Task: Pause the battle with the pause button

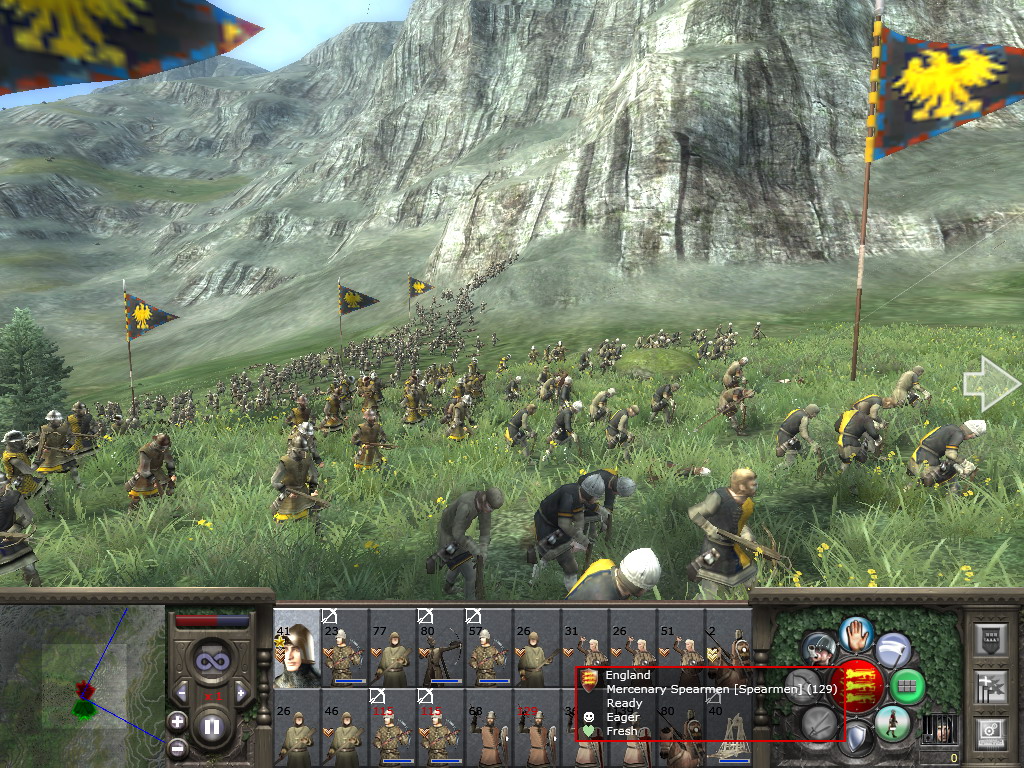Action: [211, 727]
